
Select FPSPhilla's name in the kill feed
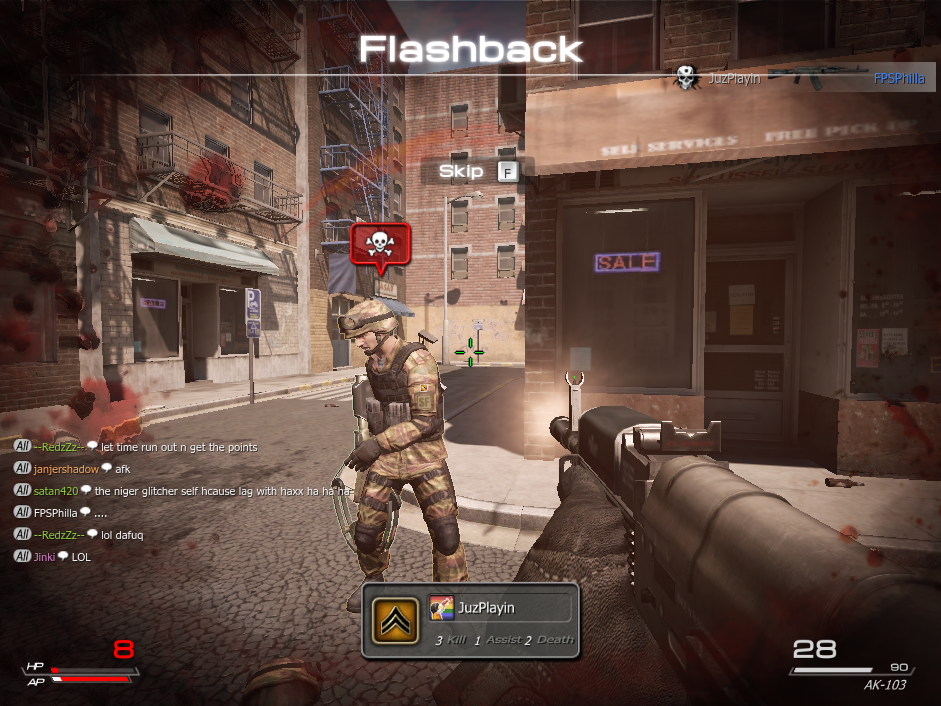coord(899,78)
